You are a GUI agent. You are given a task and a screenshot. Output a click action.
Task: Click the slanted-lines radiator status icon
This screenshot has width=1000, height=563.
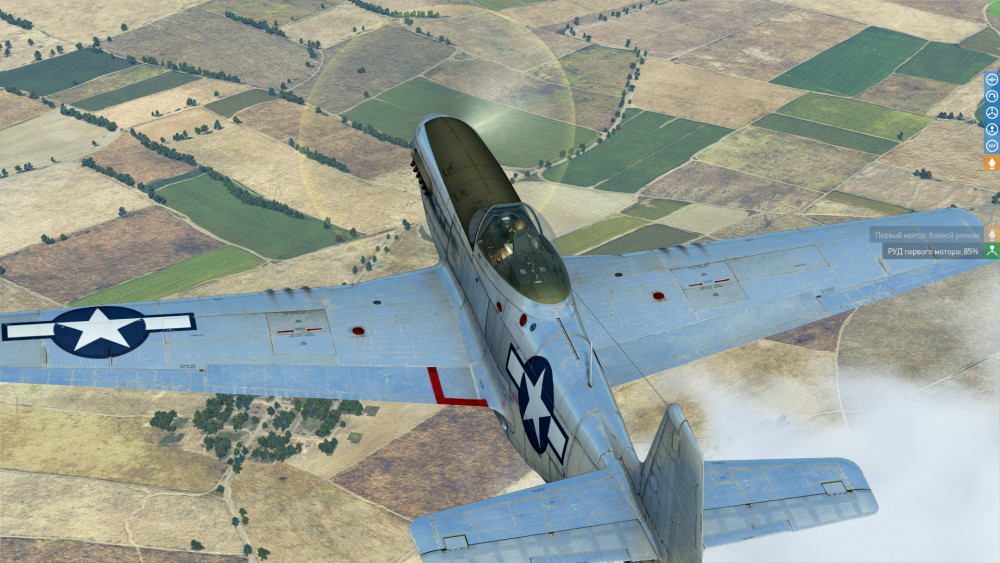pos(992,145)
